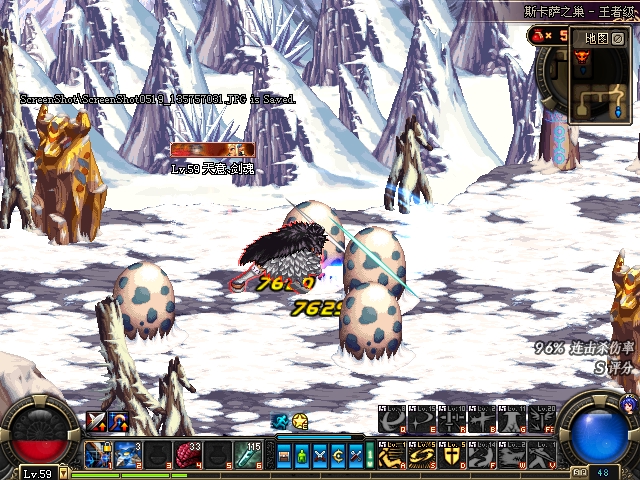Open the character portrait by the blue orb
Viewport: 640px width, 480px height.
click(x=629, y=404)
